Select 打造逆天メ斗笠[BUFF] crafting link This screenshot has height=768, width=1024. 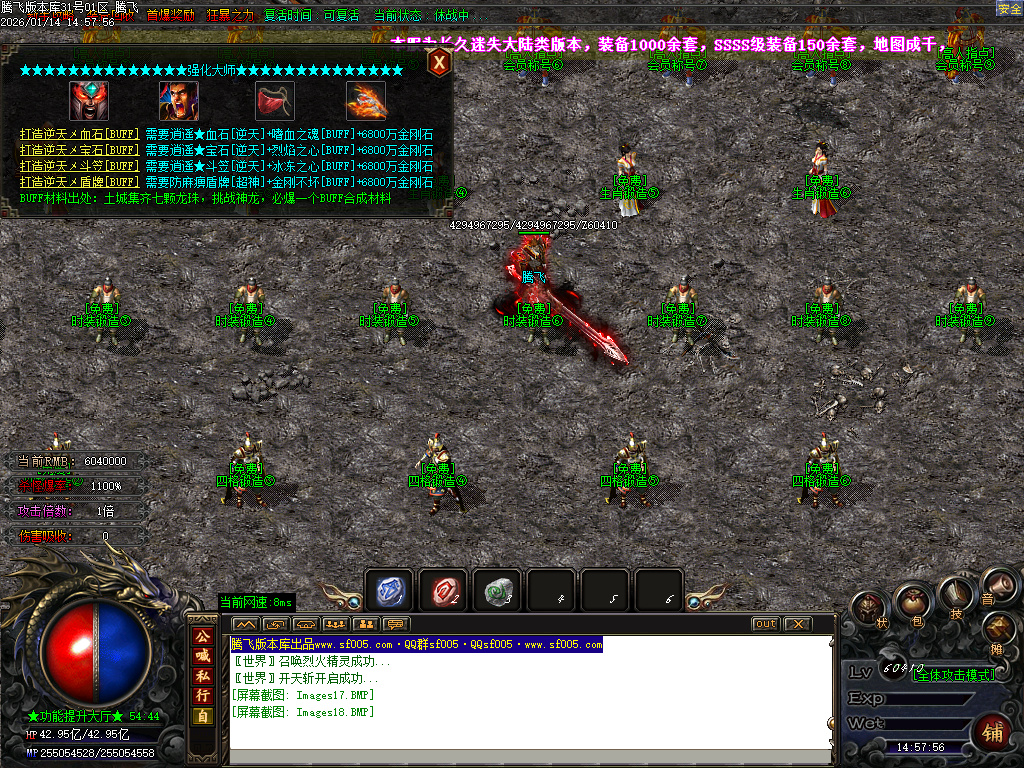[x=79, y=166]
